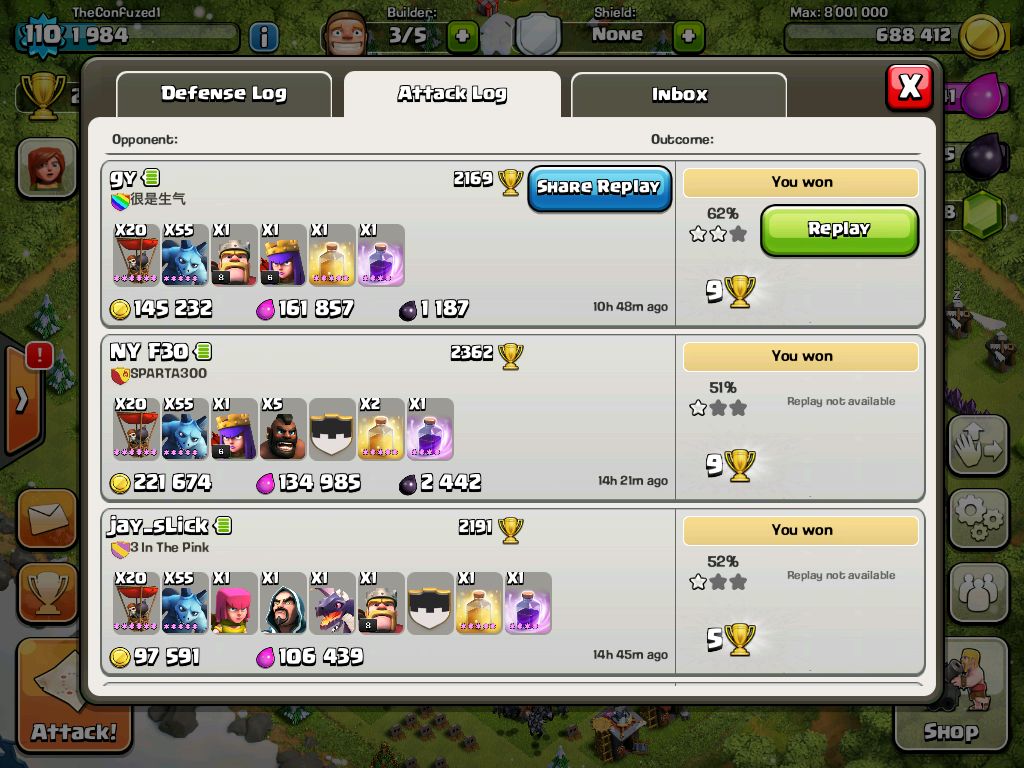Image resolution: width=1024 pixels, height=768 pixels.
Task: Tap the trophy league button
Action: tap(46, 594)
